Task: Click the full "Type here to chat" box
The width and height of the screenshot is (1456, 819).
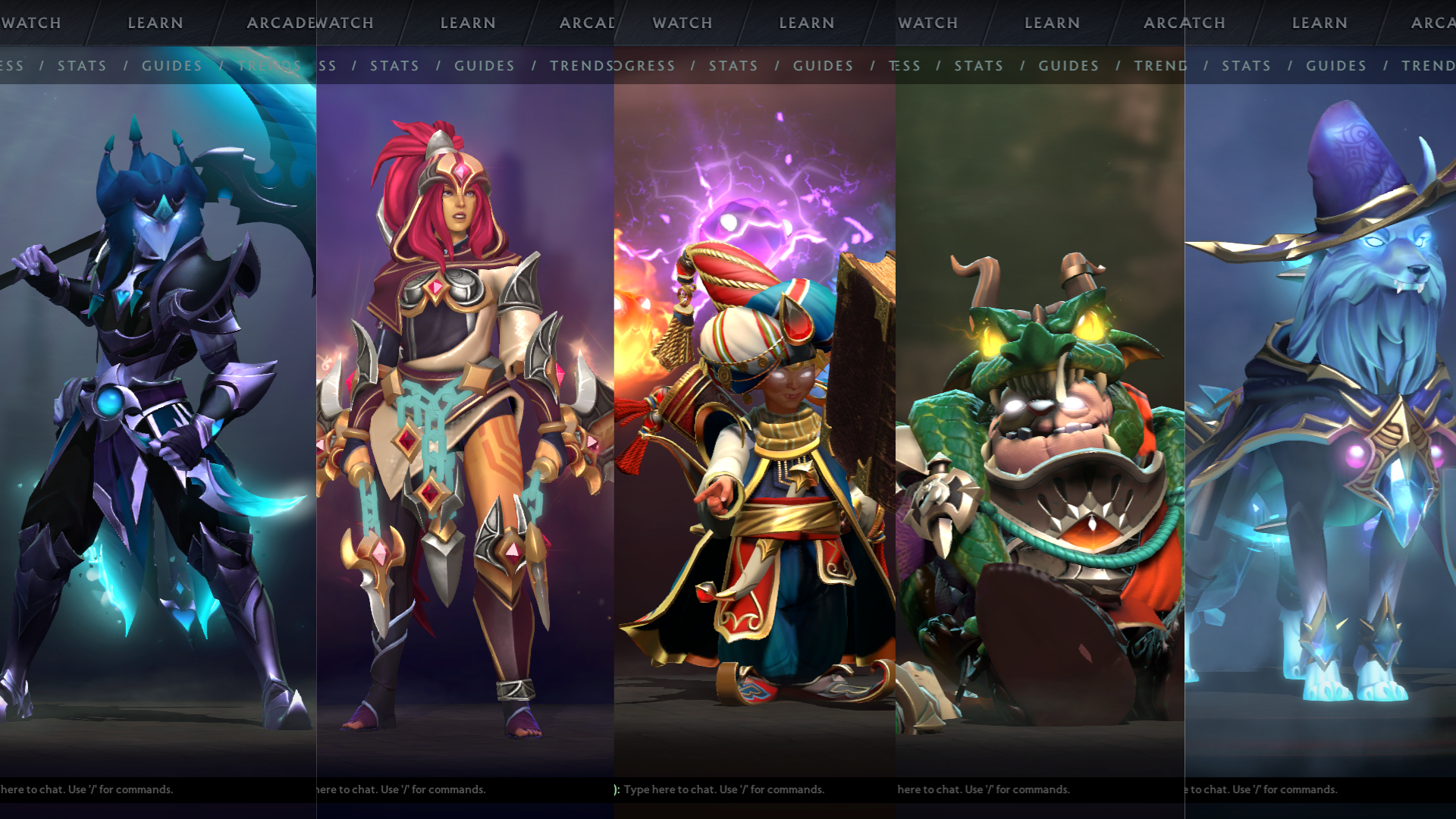Action: tap(723, 789)
